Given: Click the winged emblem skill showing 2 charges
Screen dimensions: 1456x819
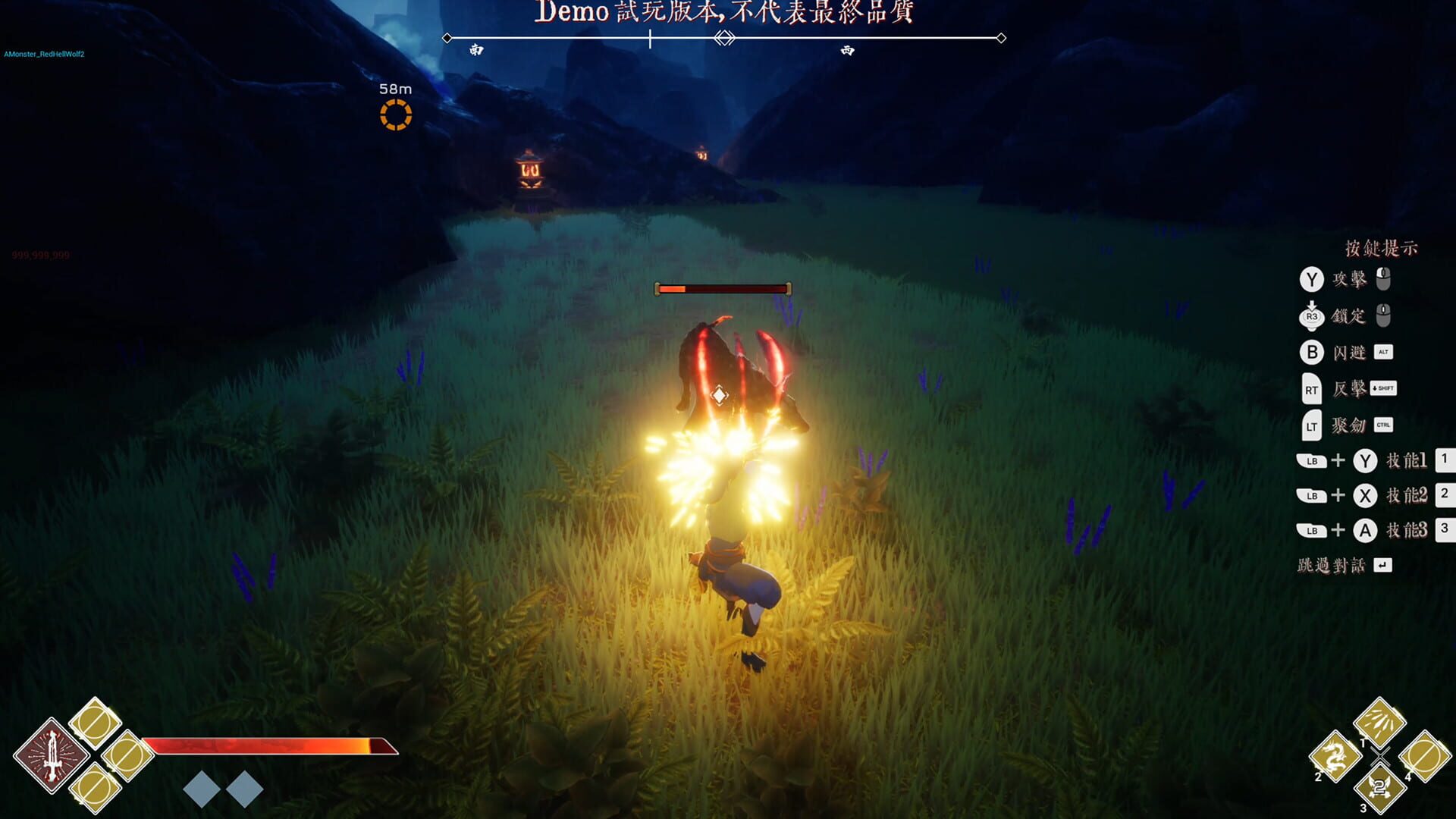Looking at the screenshot, I should coord(1380,787).
